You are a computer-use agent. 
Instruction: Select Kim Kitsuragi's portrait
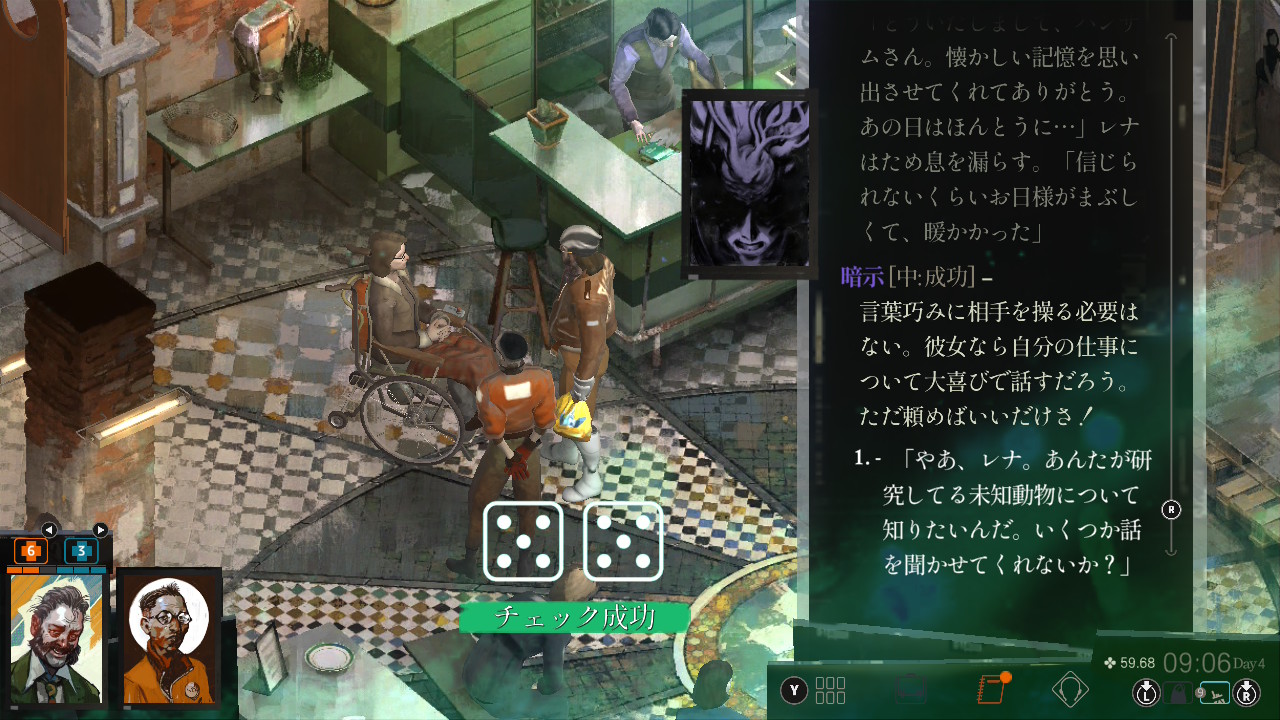(168, 638)
